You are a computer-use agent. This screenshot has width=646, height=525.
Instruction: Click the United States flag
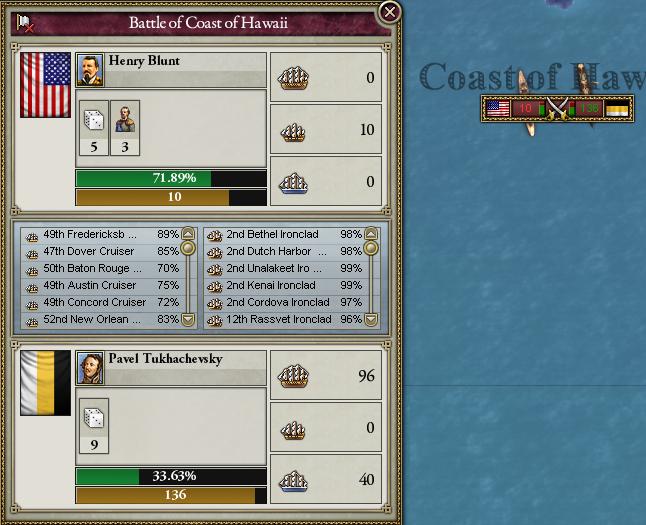point(46,100)
